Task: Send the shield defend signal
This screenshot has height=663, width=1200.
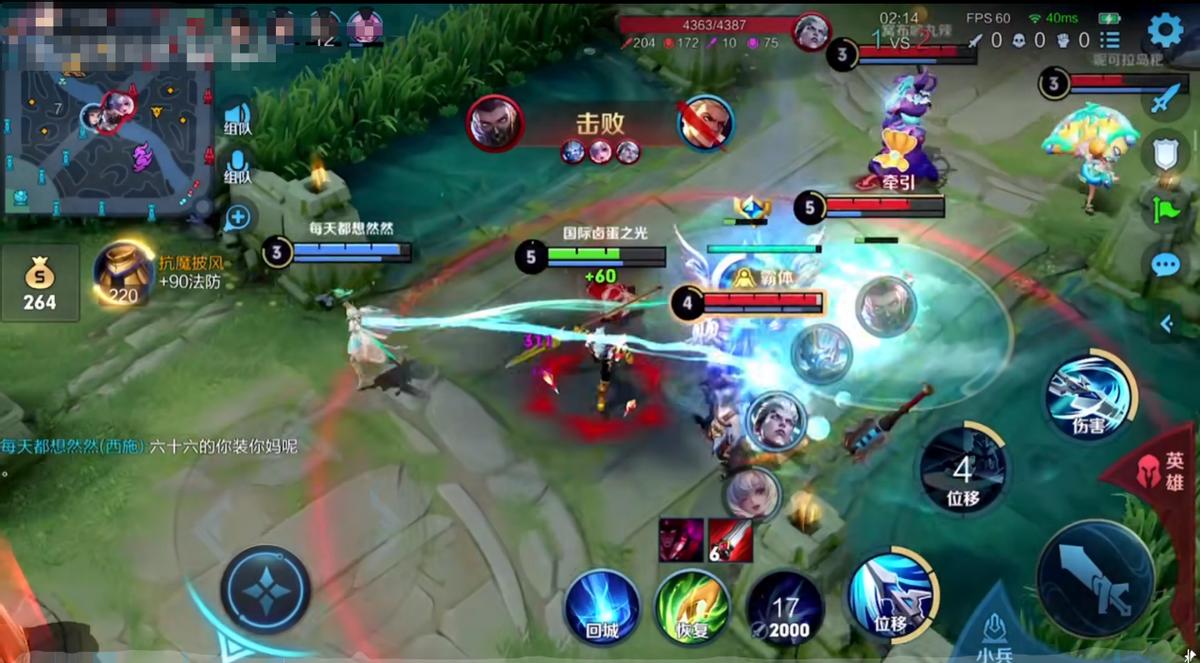Action: pyautogui.click(x=1165, y=153)
